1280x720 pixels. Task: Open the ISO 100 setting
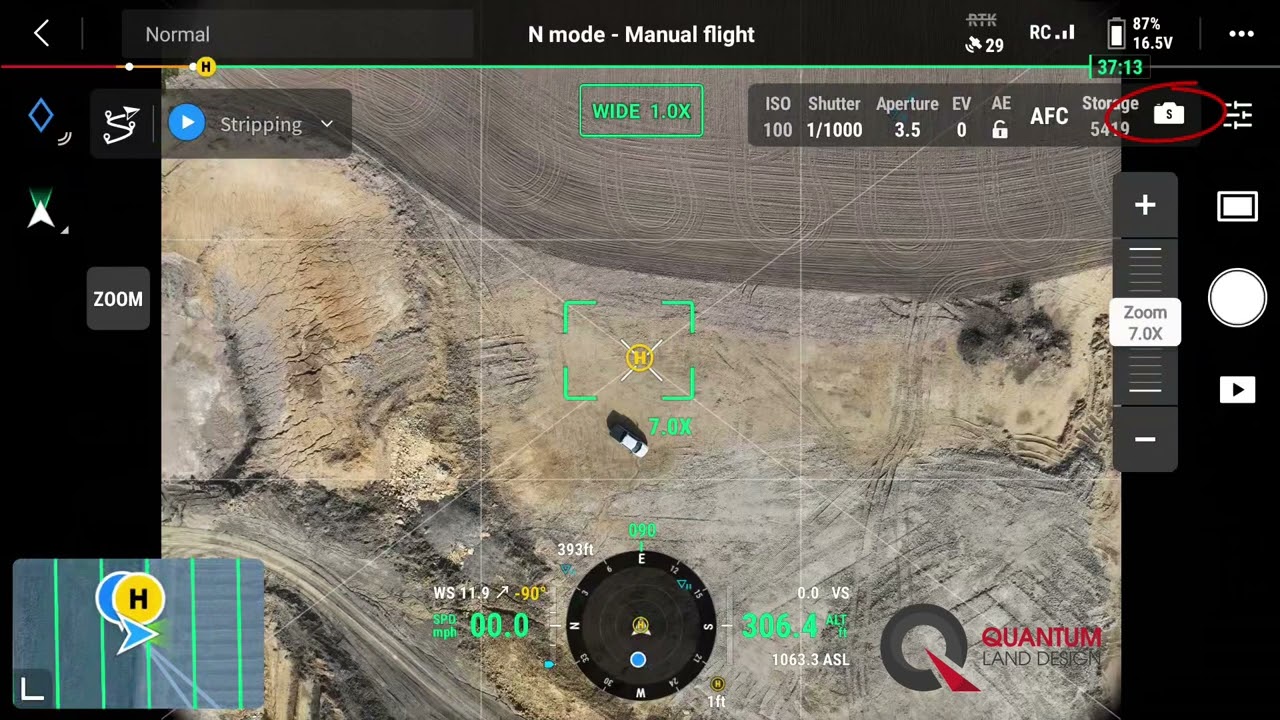[778, 116]
